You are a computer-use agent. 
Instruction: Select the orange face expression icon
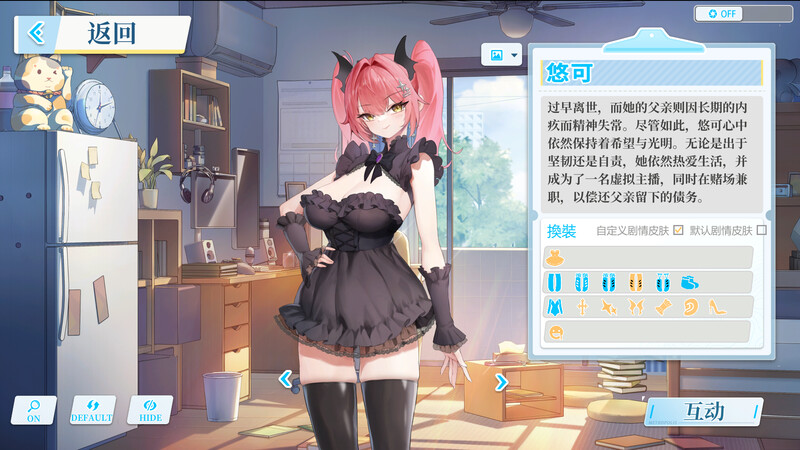click(x=554, y=331)
